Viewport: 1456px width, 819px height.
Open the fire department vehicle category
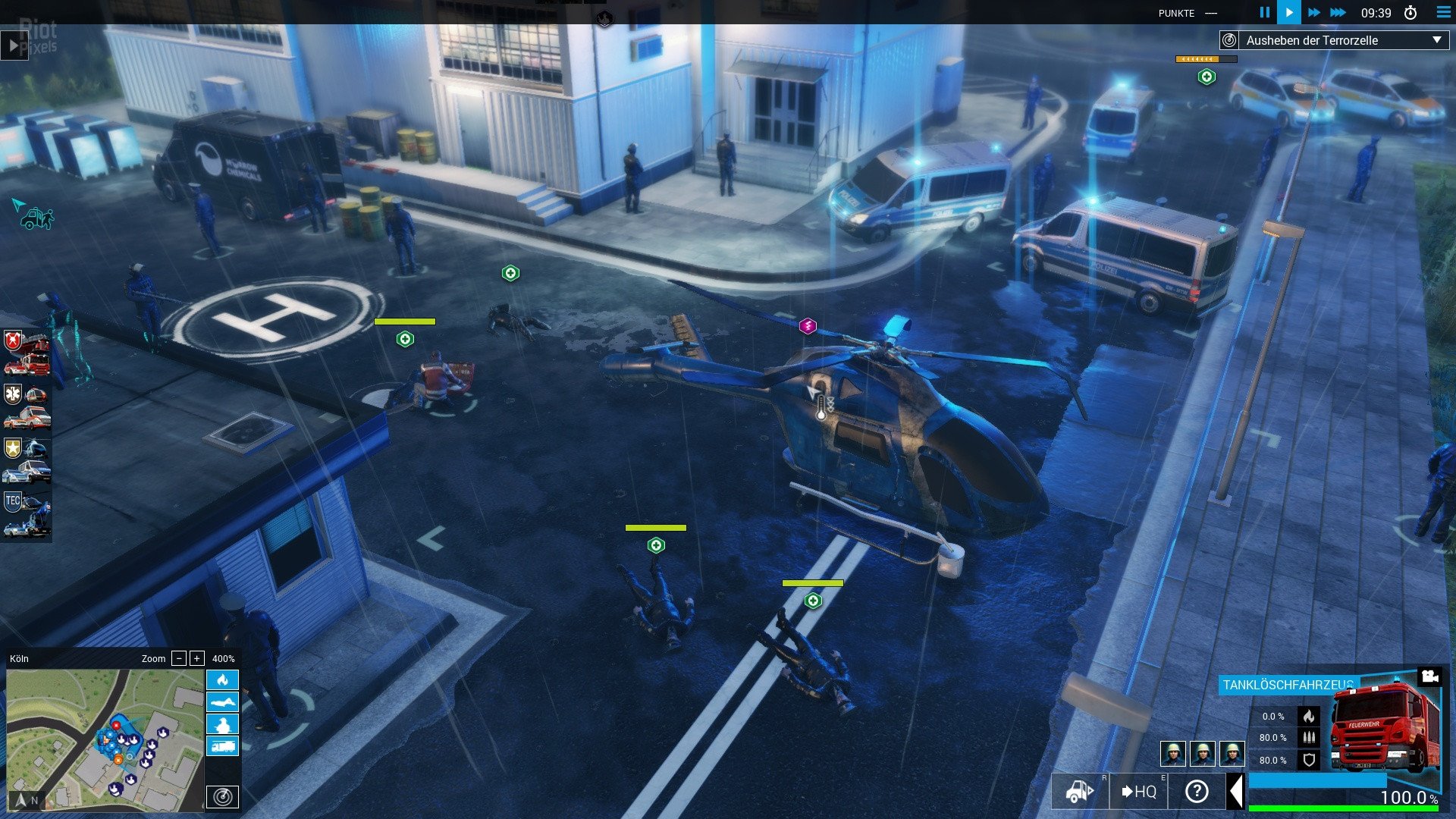click(27, 353)
